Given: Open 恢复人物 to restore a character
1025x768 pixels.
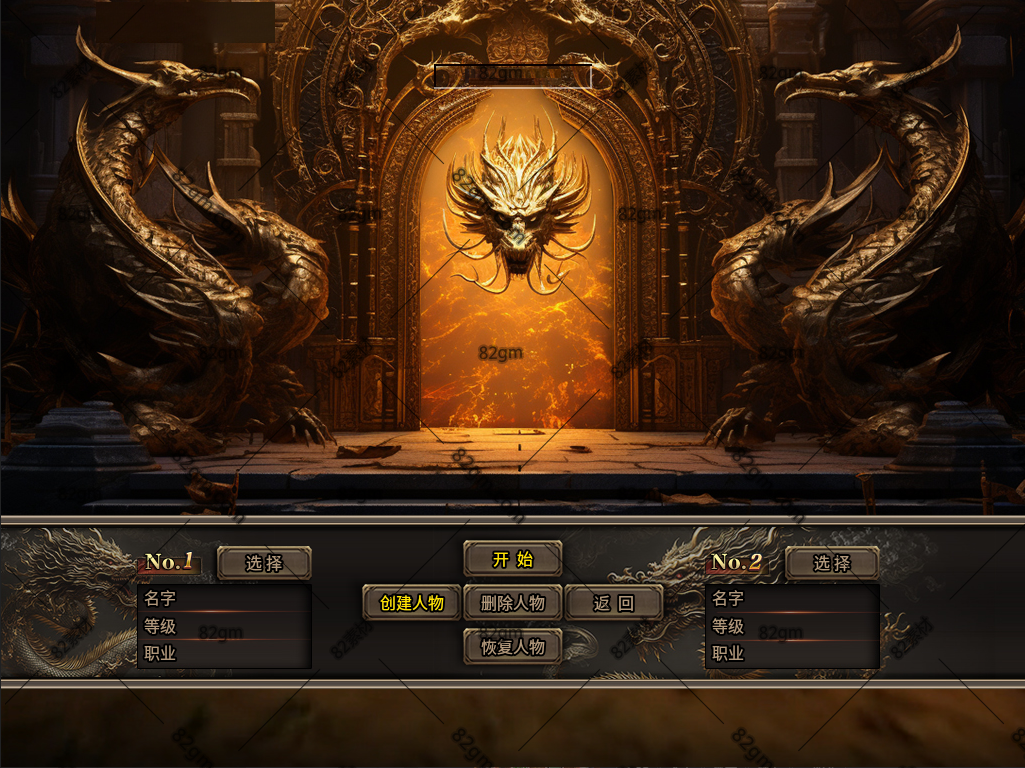Looking at the screenshot, I should click(x=512, y=646).
